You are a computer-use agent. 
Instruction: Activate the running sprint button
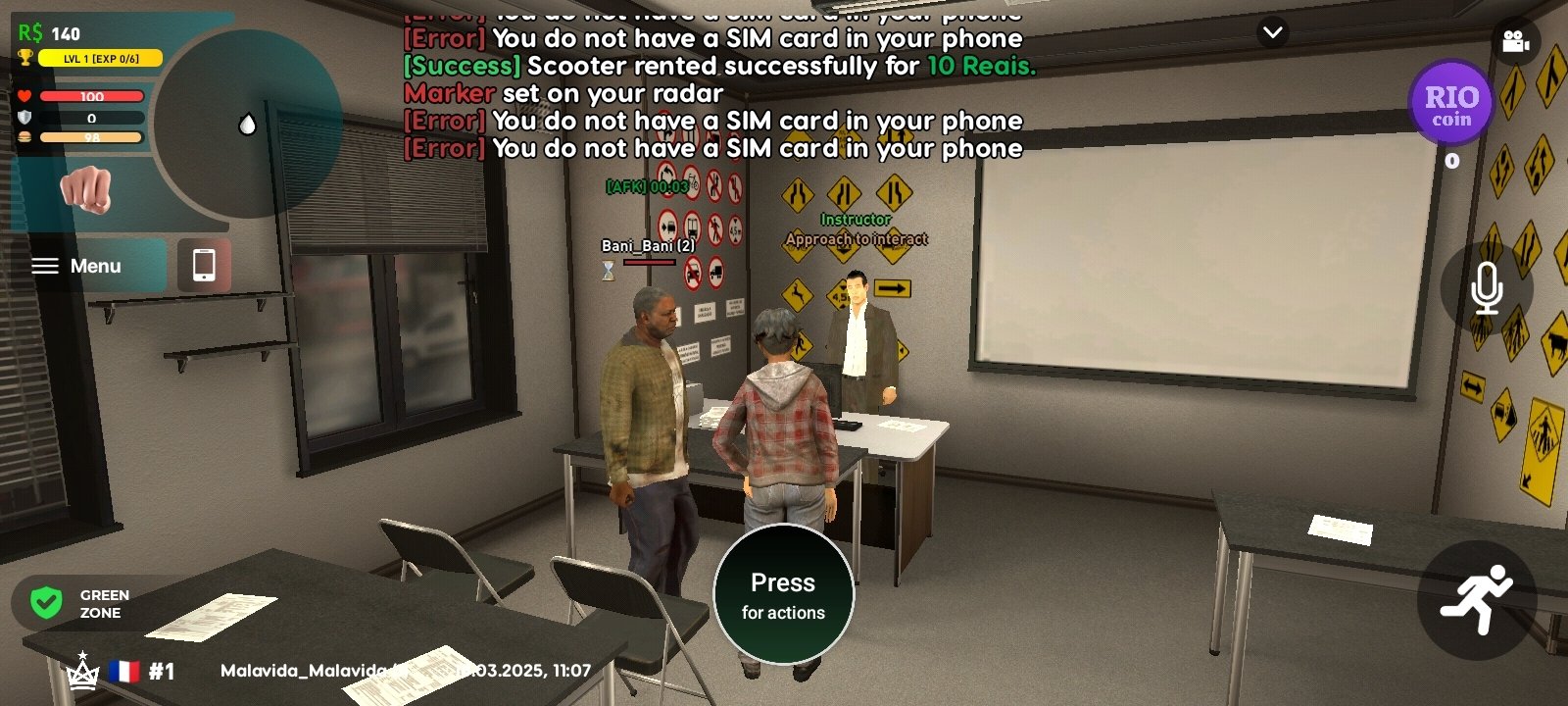1476,599
